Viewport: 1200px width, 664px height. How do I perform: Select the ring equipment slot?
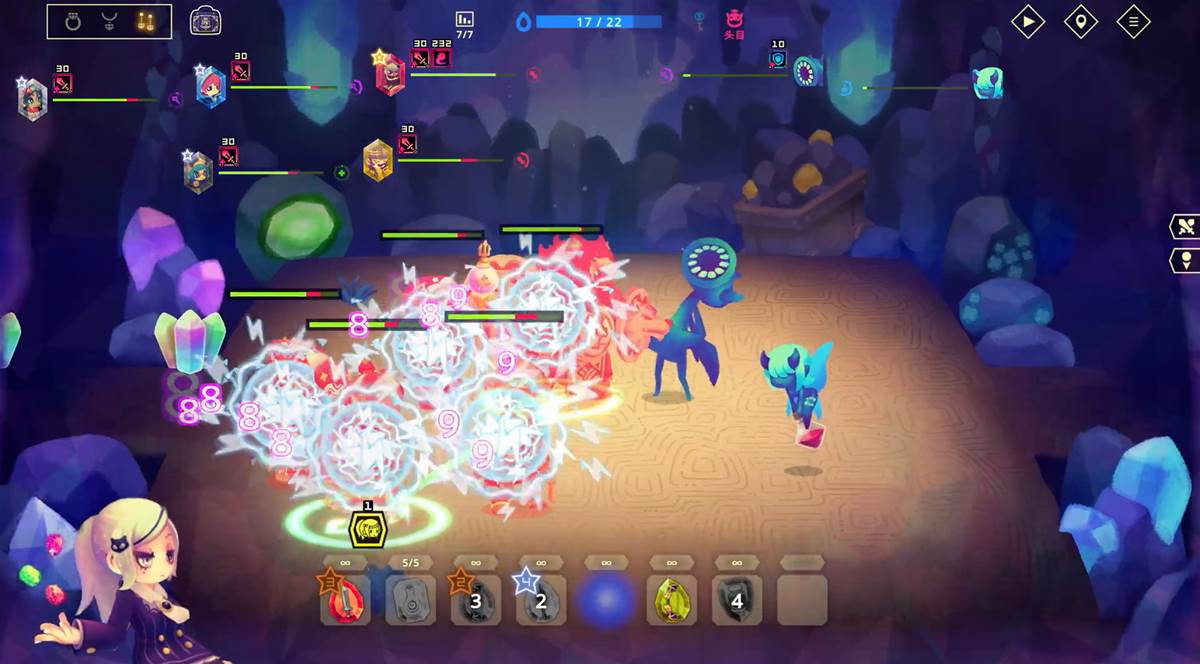click(72, 21)
